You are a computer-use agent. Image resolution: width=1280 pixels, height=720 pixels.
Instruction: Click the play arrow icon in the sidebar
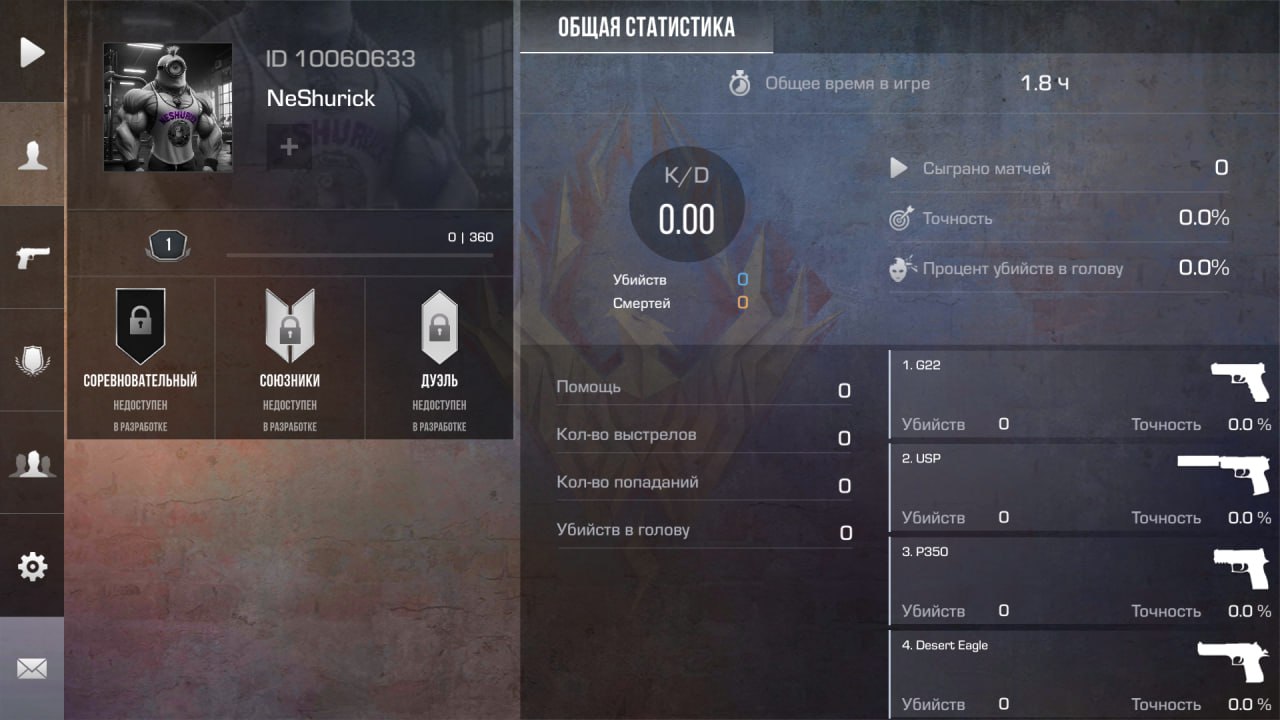pyautogui.click(x=32, y=52)
